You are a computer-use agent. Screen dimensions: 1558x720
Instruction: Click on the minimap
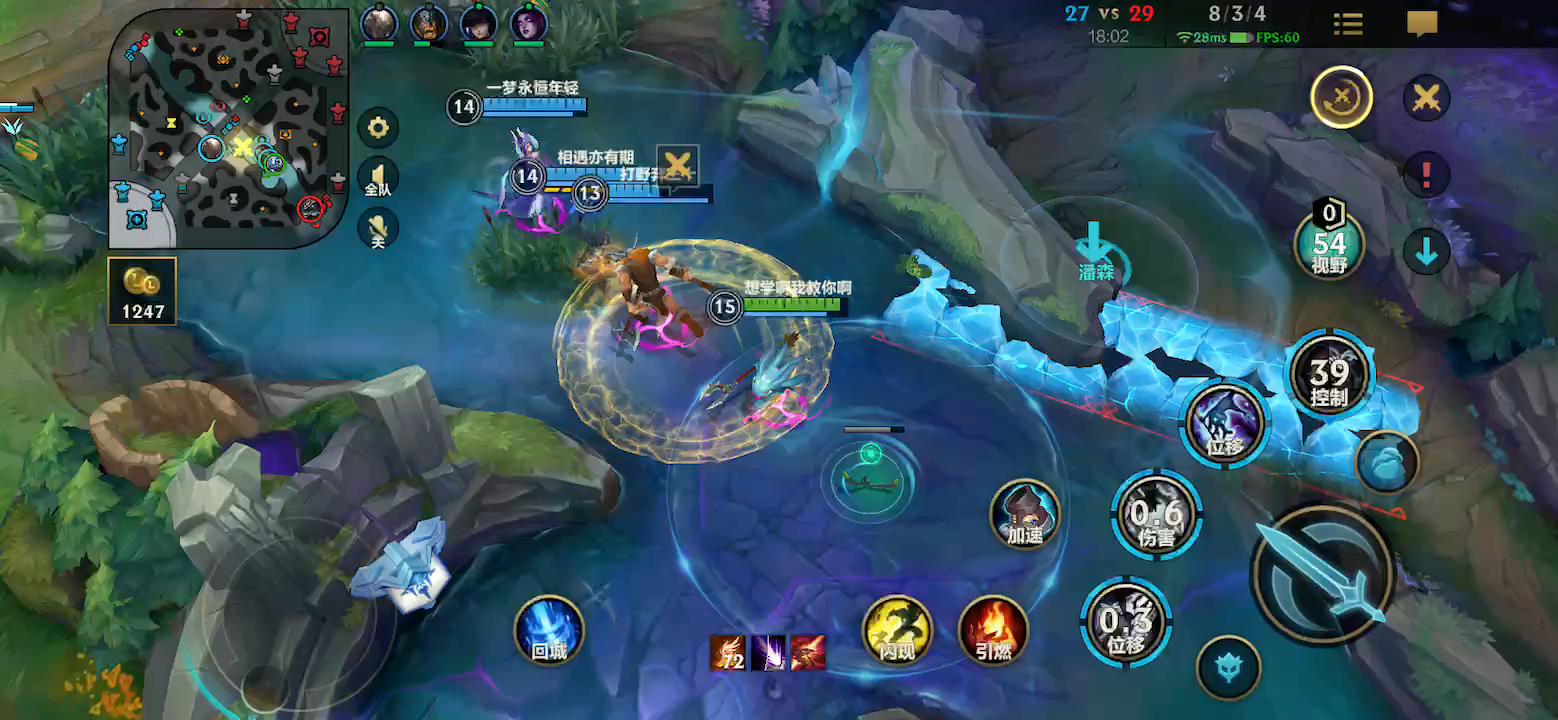point(228,128)
